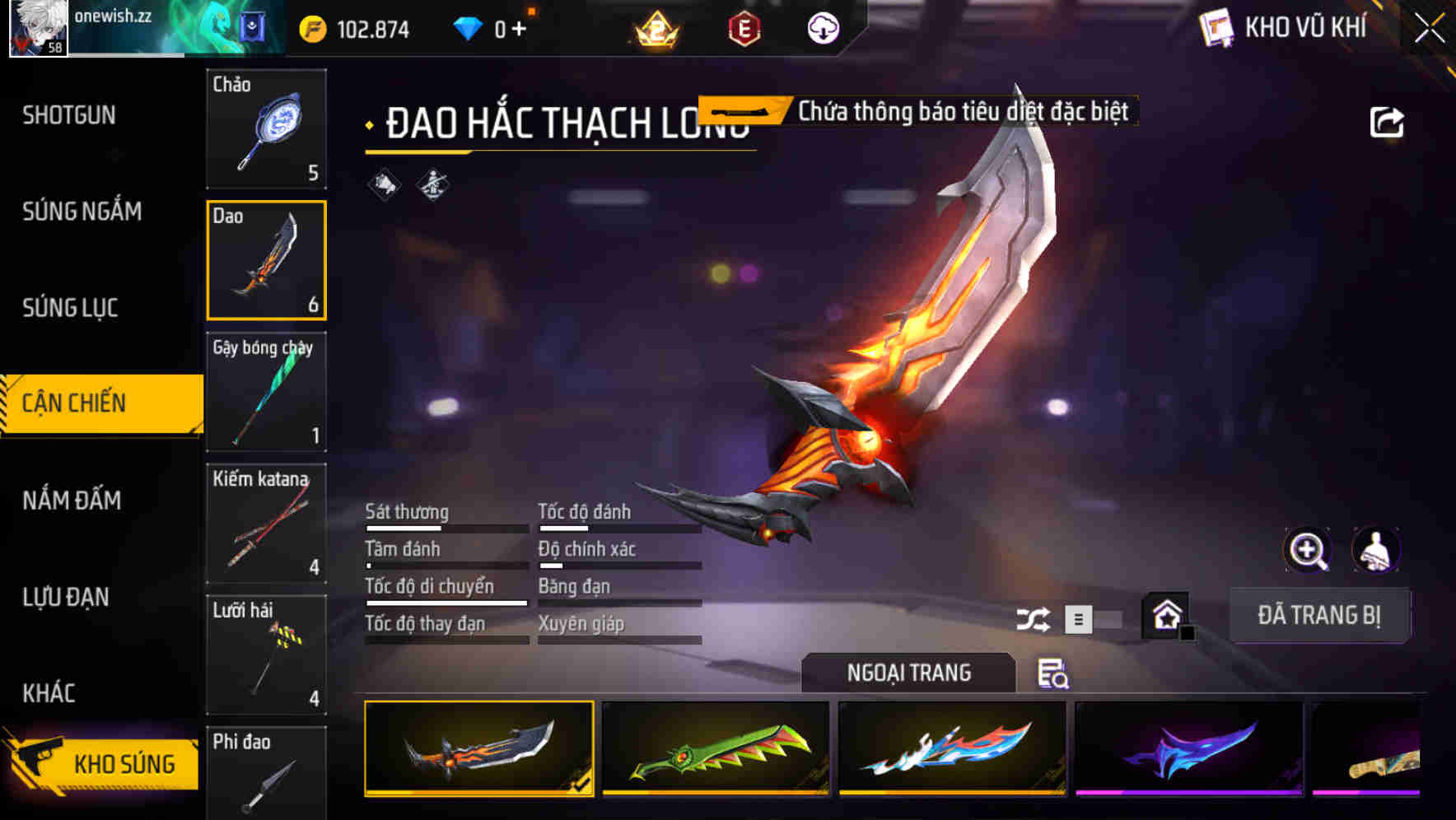The image size is (1456, 820).
Task: Open the magnifier zoom icon on the weapon preview
Action: tap(1307, 550)
